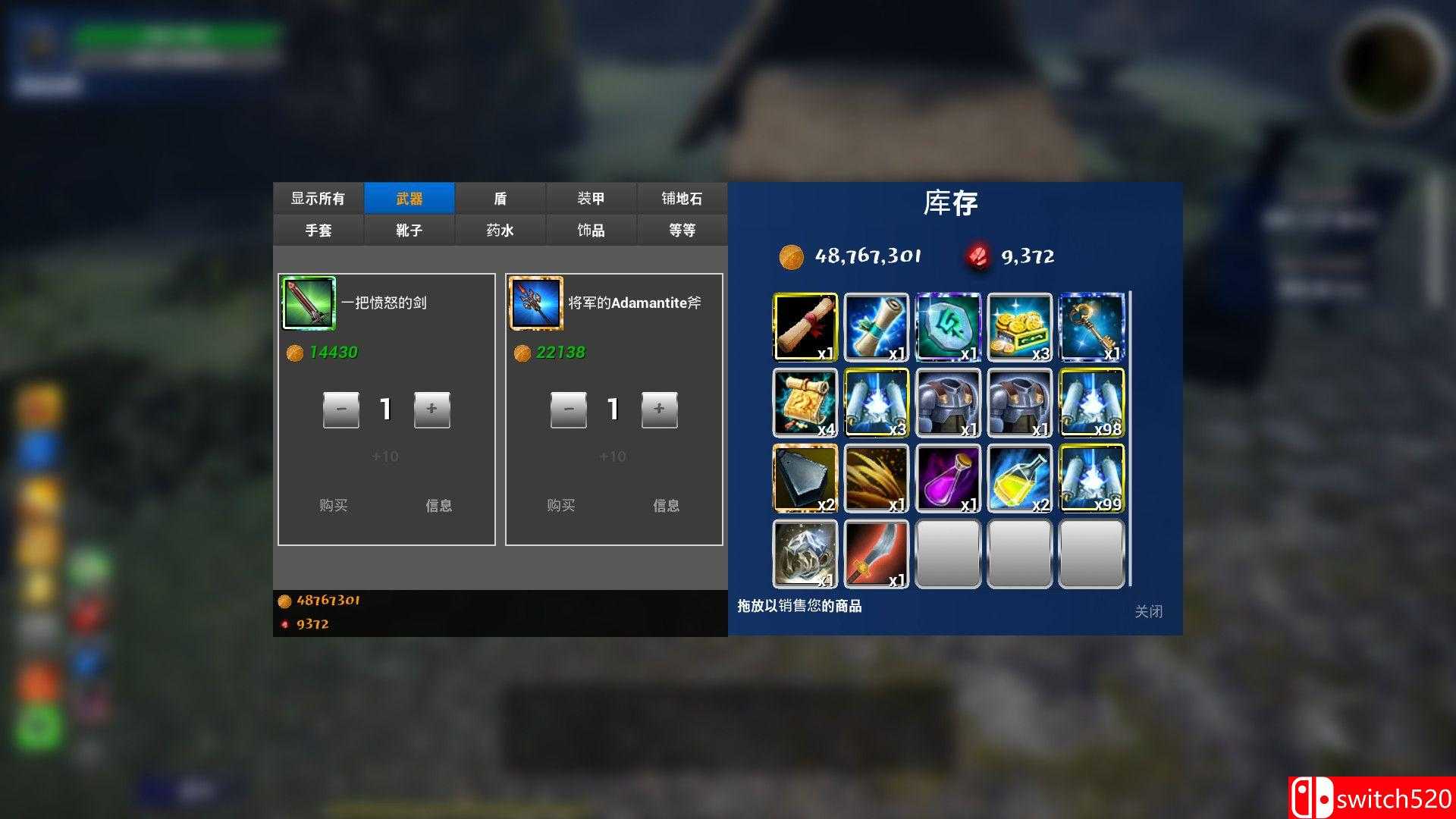Select the armor chestplate item in inventory
Viewport: 1456px width, 819px height.
click(948, 402)
